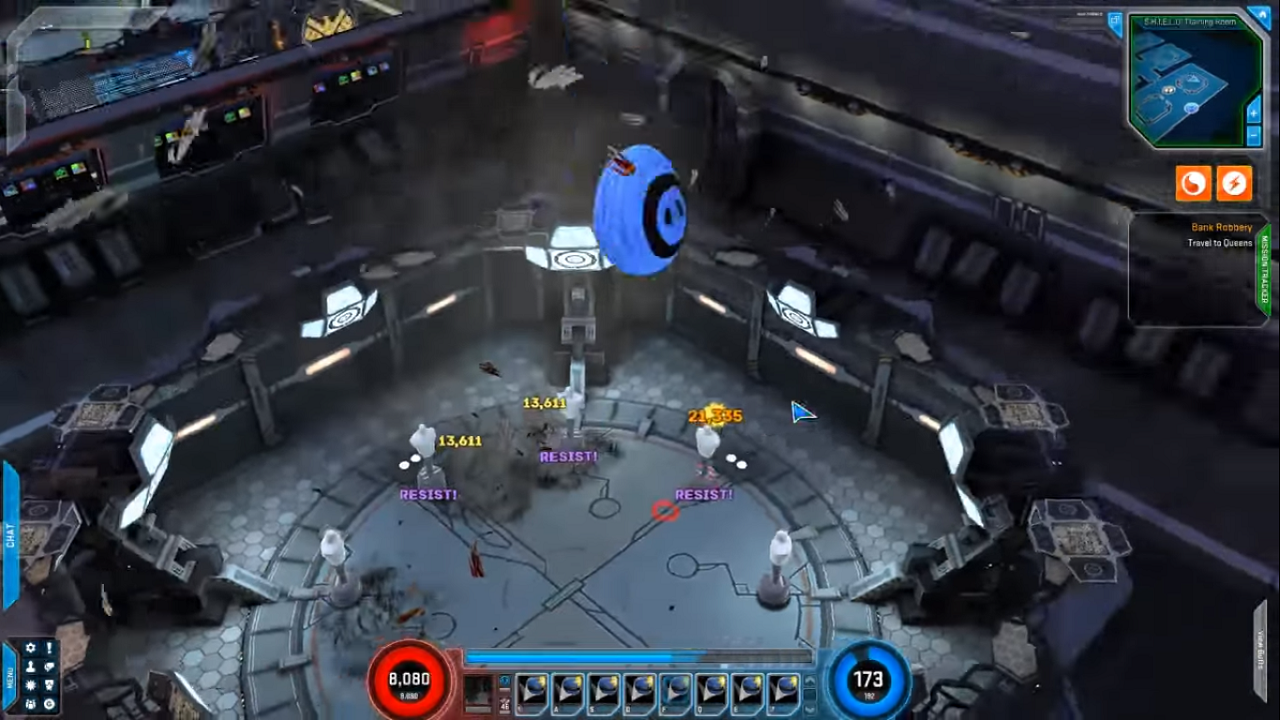Zoom out the minimap with minus button

[x=1254, y=134]
